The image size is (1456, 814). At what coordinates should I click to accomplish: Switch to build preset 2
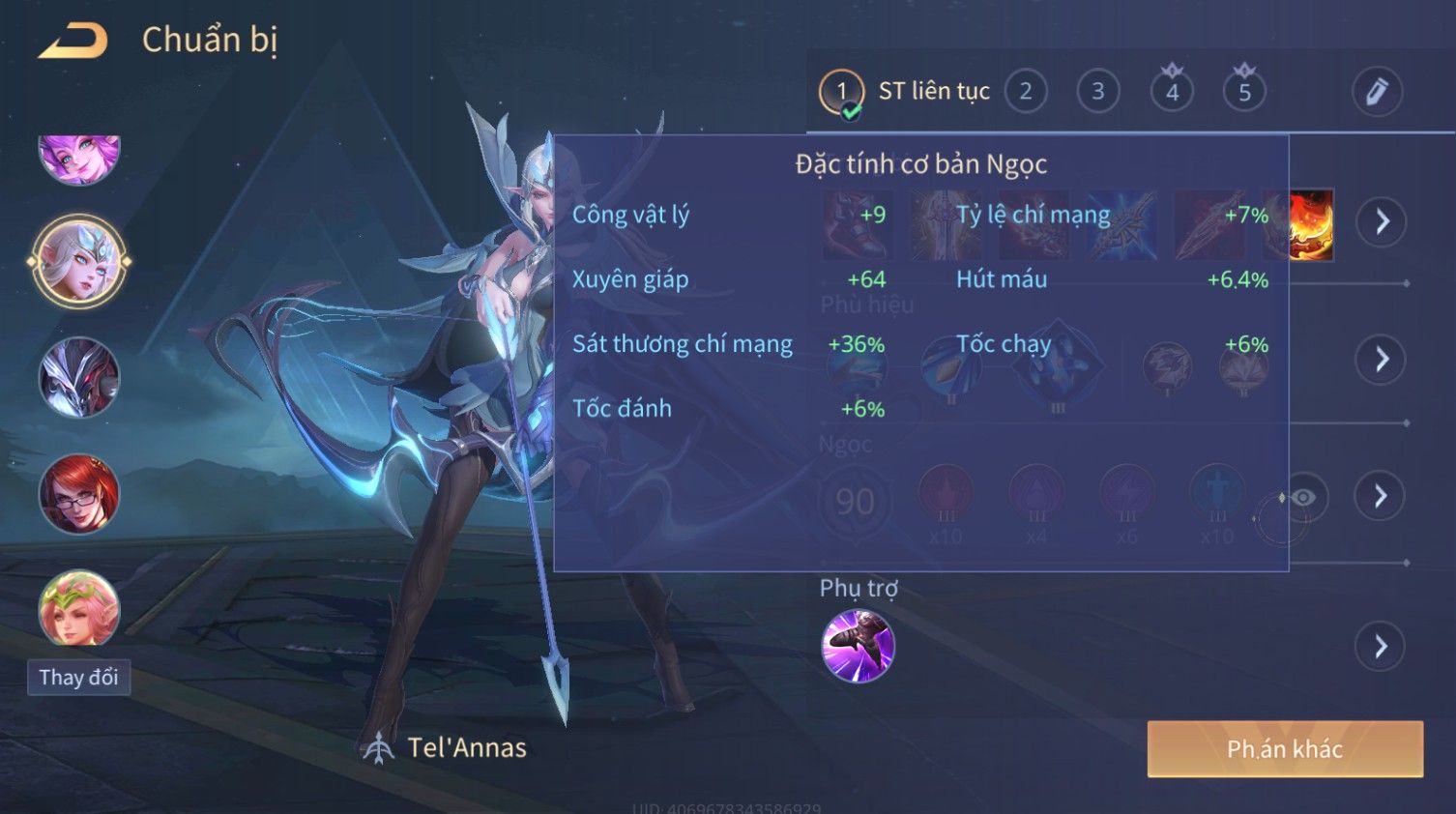coord(1026,92)
